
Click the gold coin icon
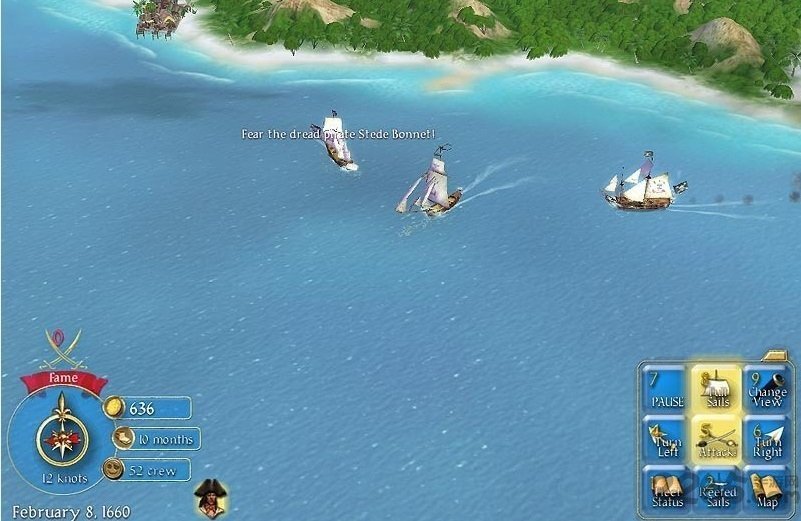tap(115, 407)
